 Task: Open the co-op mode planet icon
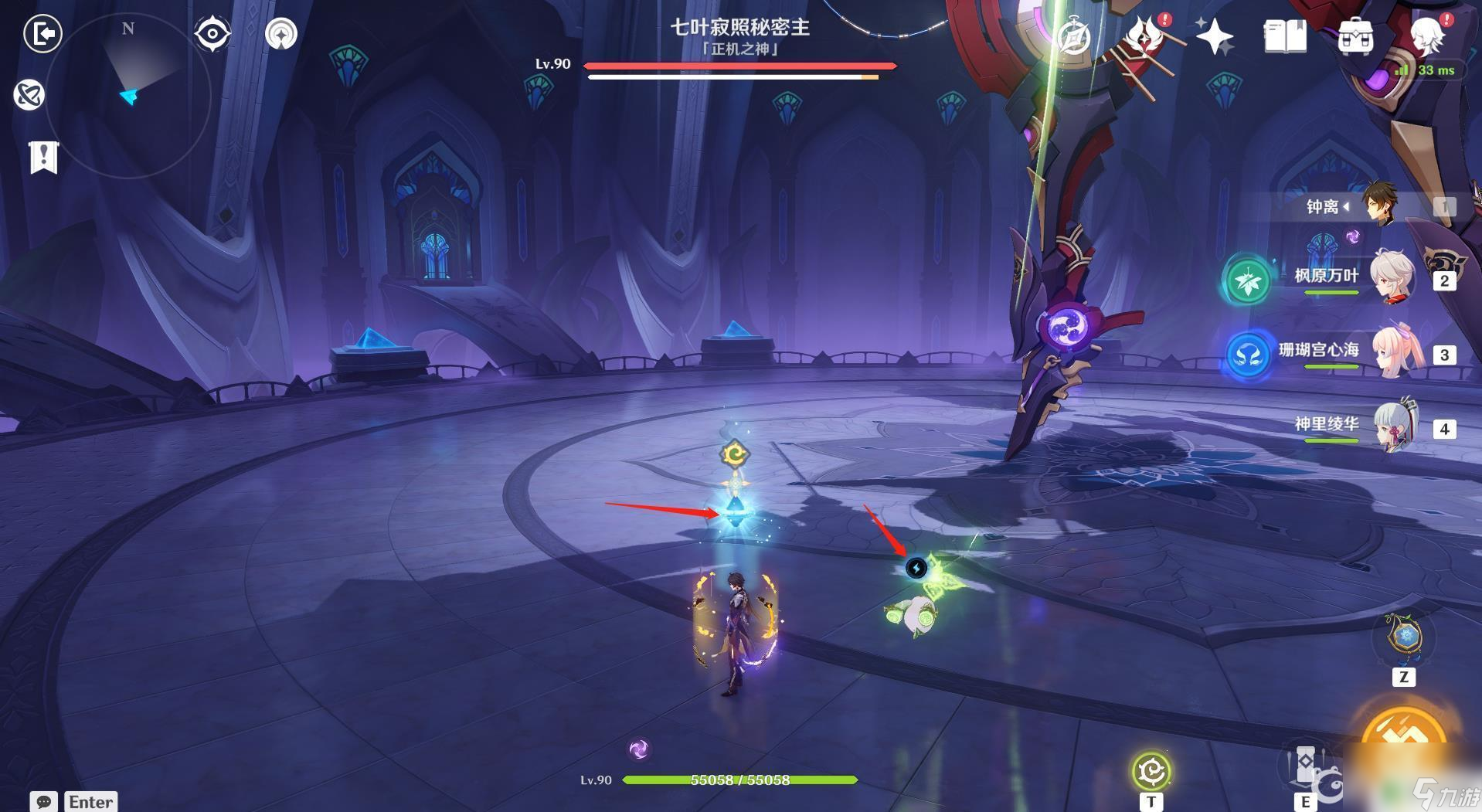click(x=29, y=95)
